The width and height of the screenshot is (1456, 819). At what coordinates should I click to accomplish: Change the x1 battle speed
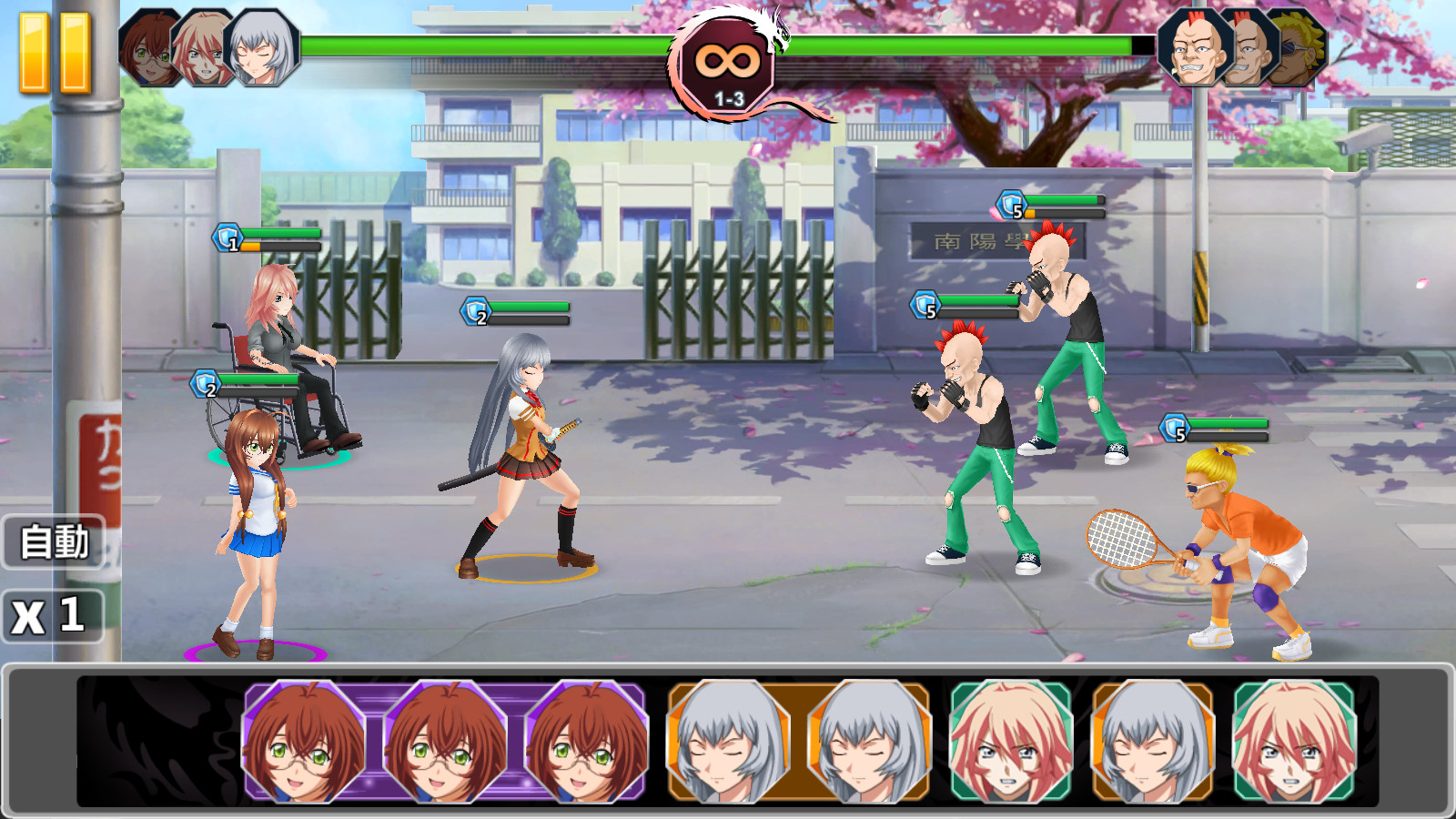(51, 617)
